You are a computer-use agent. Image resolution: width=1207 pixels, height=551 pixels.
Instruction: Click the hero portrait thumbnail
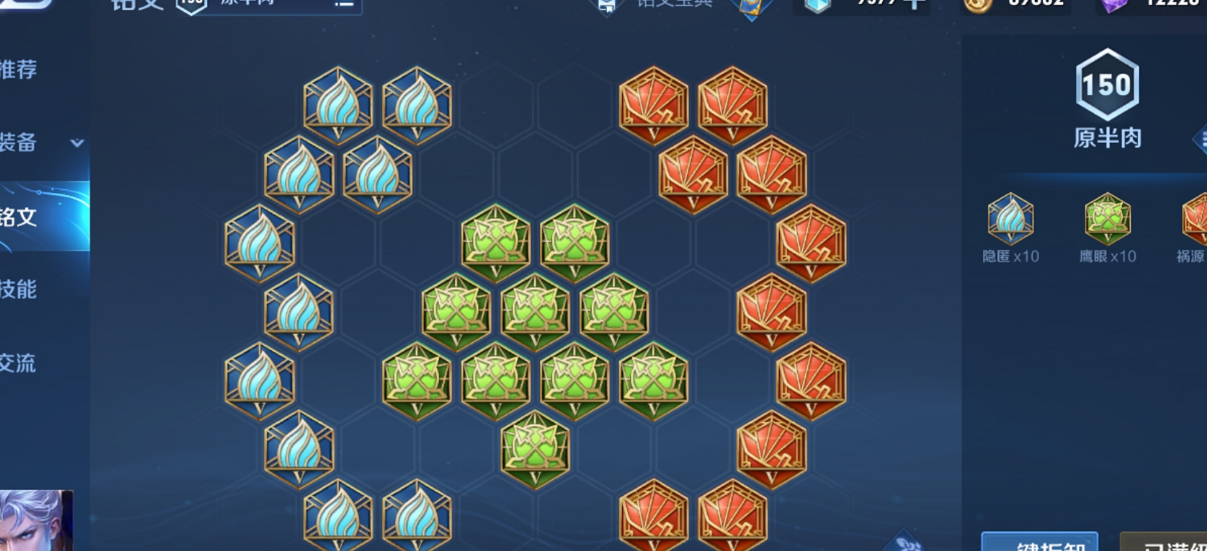[x=36, y=521]
